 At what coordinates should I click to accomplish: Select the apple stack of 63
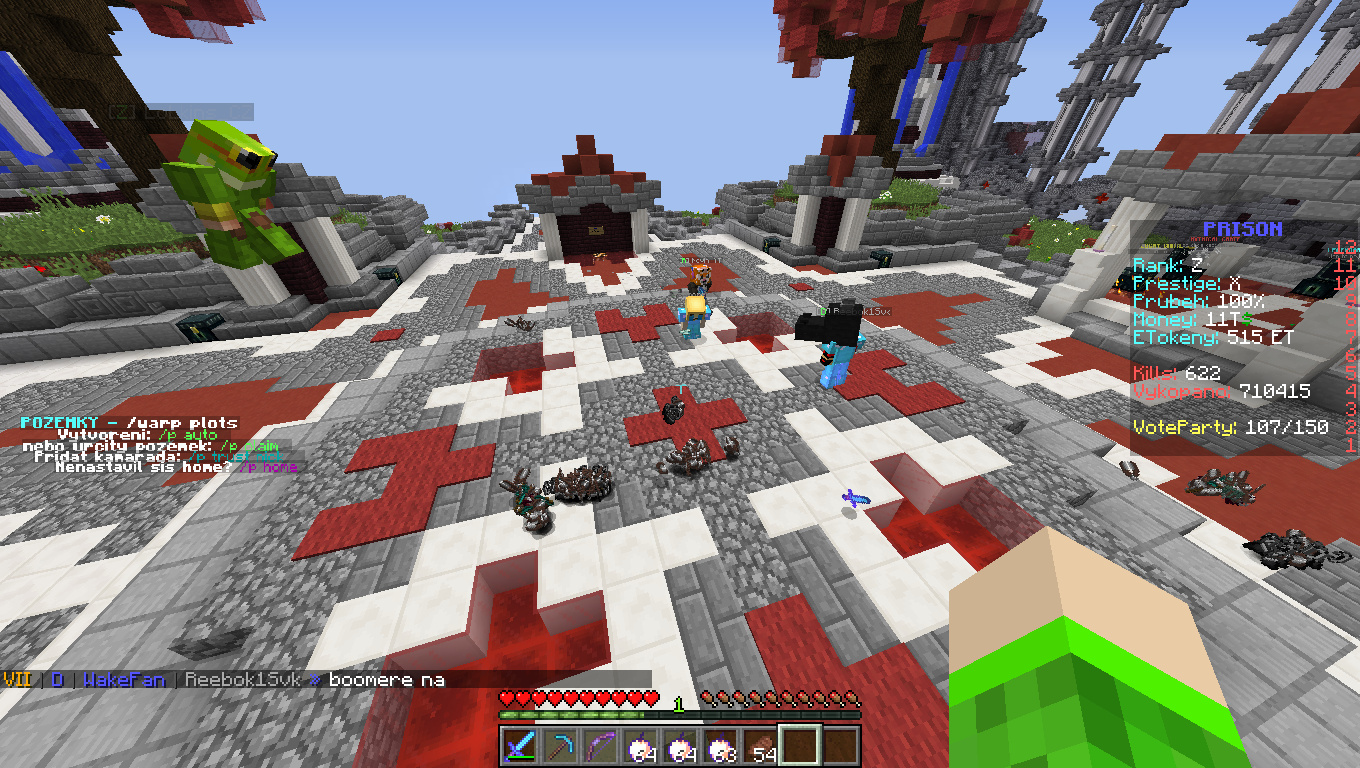coord(720,746)
